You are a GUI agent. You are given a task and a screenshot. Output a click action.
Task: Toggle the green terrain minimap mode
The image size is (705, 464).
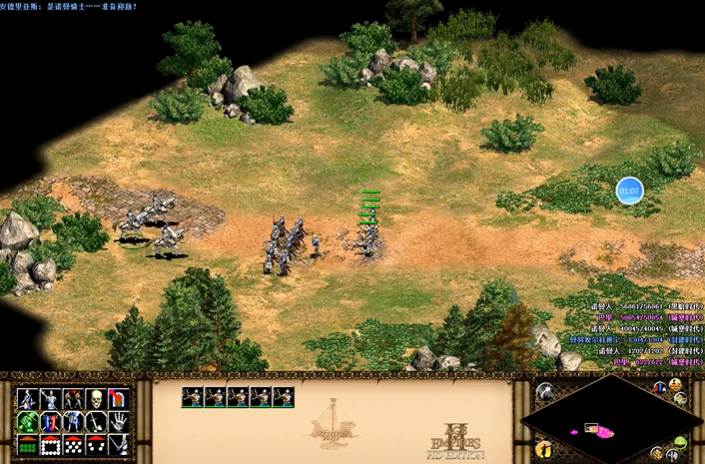(x=680, y=442)
